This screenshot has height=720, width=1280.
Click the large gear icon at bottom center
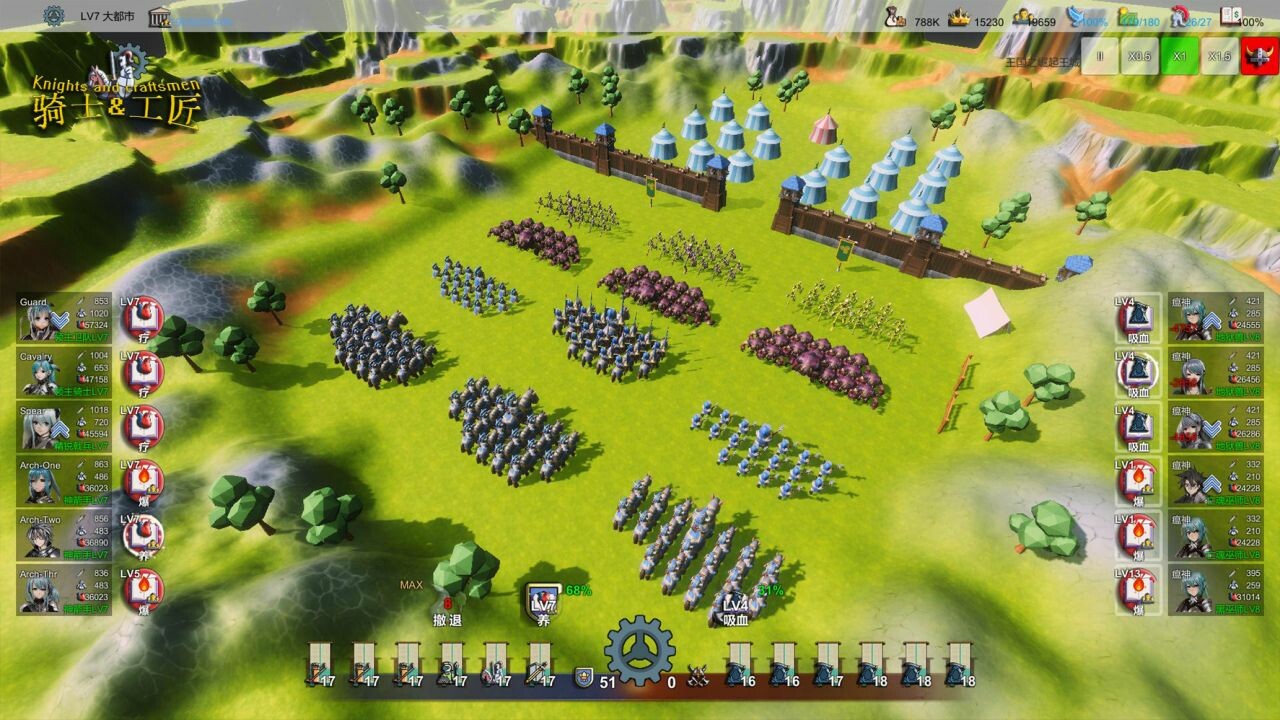point(640,652)
